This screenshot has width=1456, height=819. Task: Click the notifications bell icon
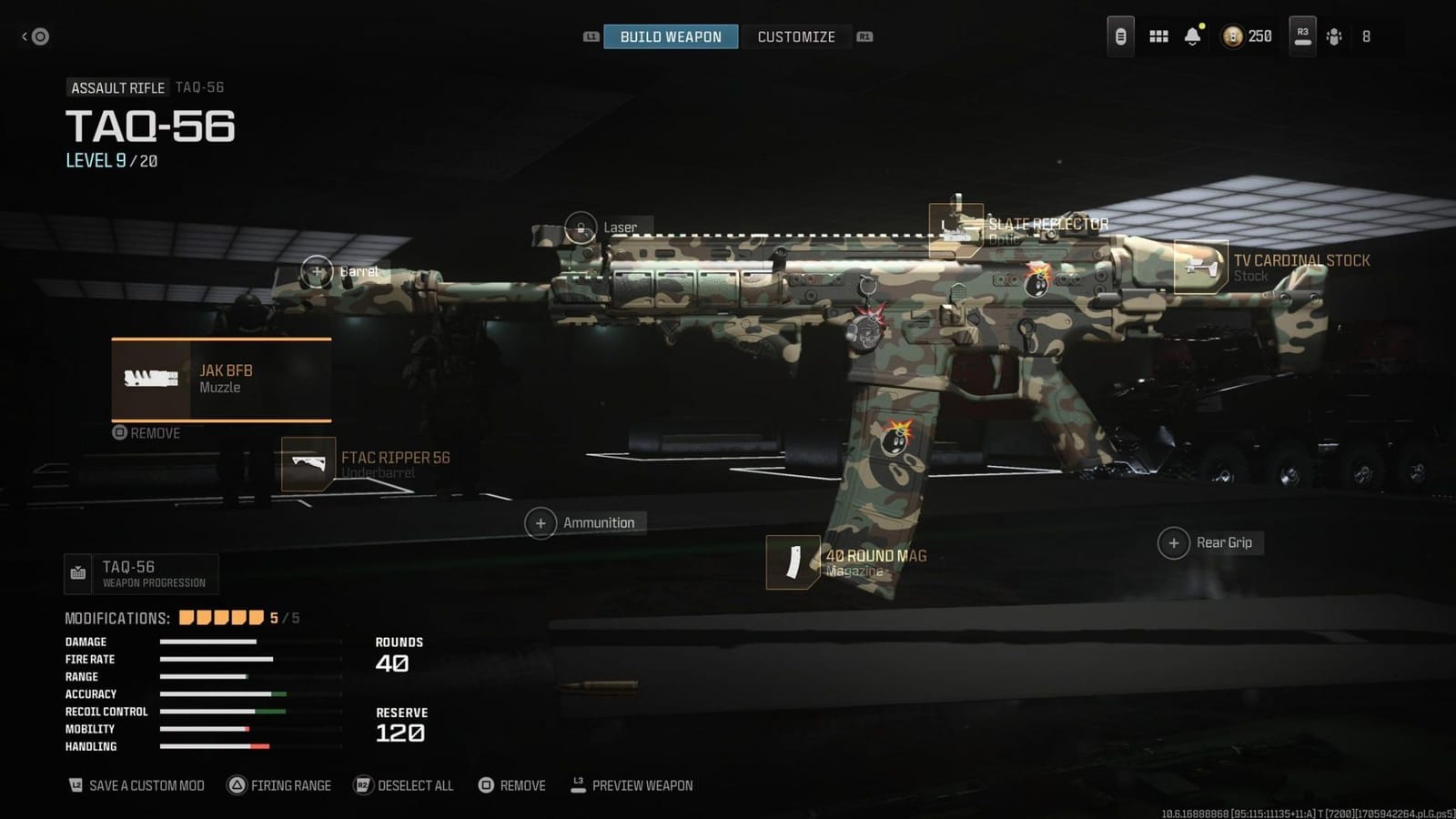[1192, 36]
